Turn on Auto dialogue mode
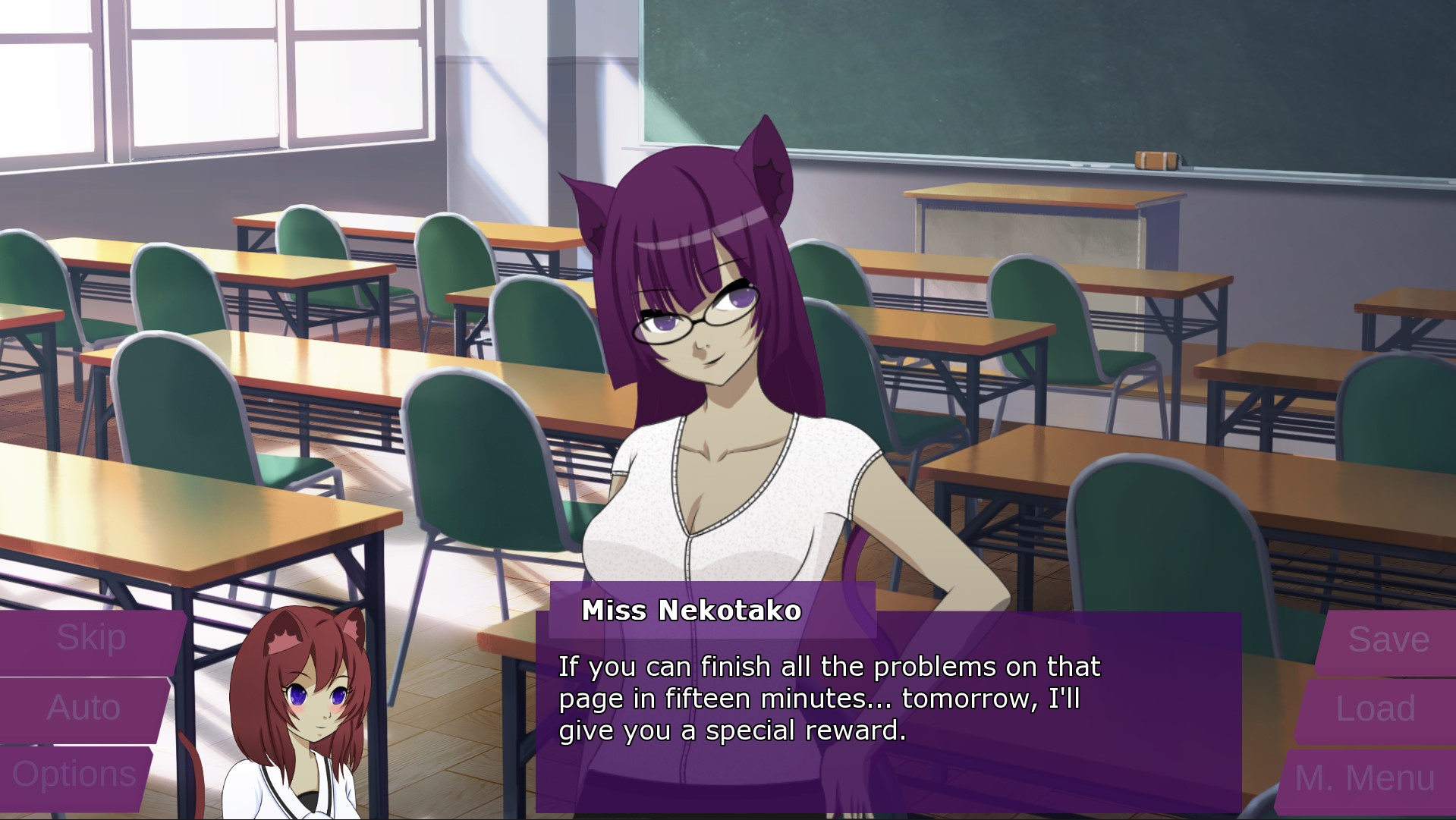1456x820 pixels. [83, 708]
